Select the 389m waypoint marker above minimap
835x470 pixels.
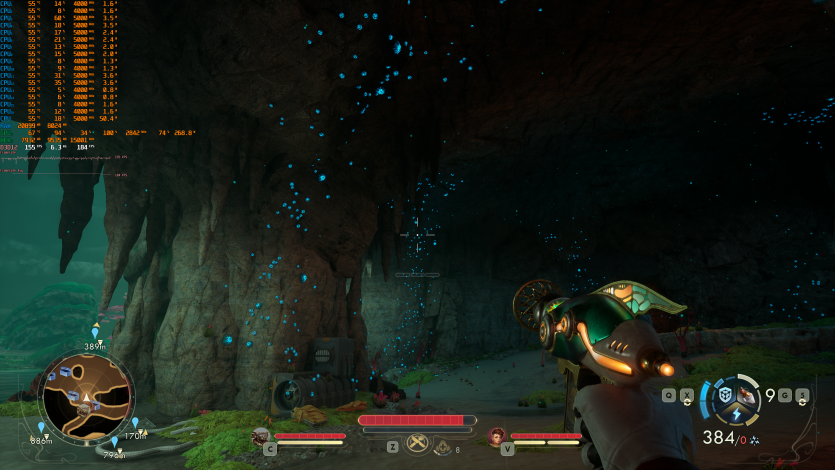tap(95, 333)
